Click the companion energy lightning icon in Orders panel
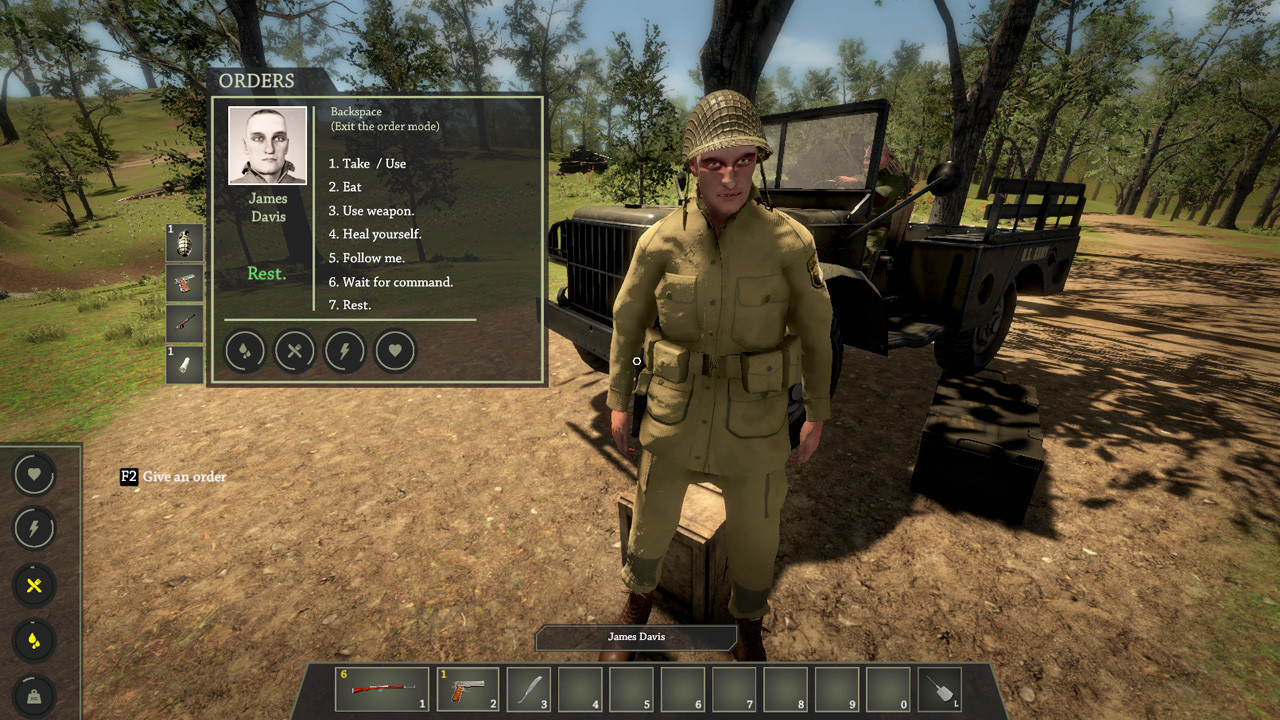 pyautogui.click(x=344, y=351)
